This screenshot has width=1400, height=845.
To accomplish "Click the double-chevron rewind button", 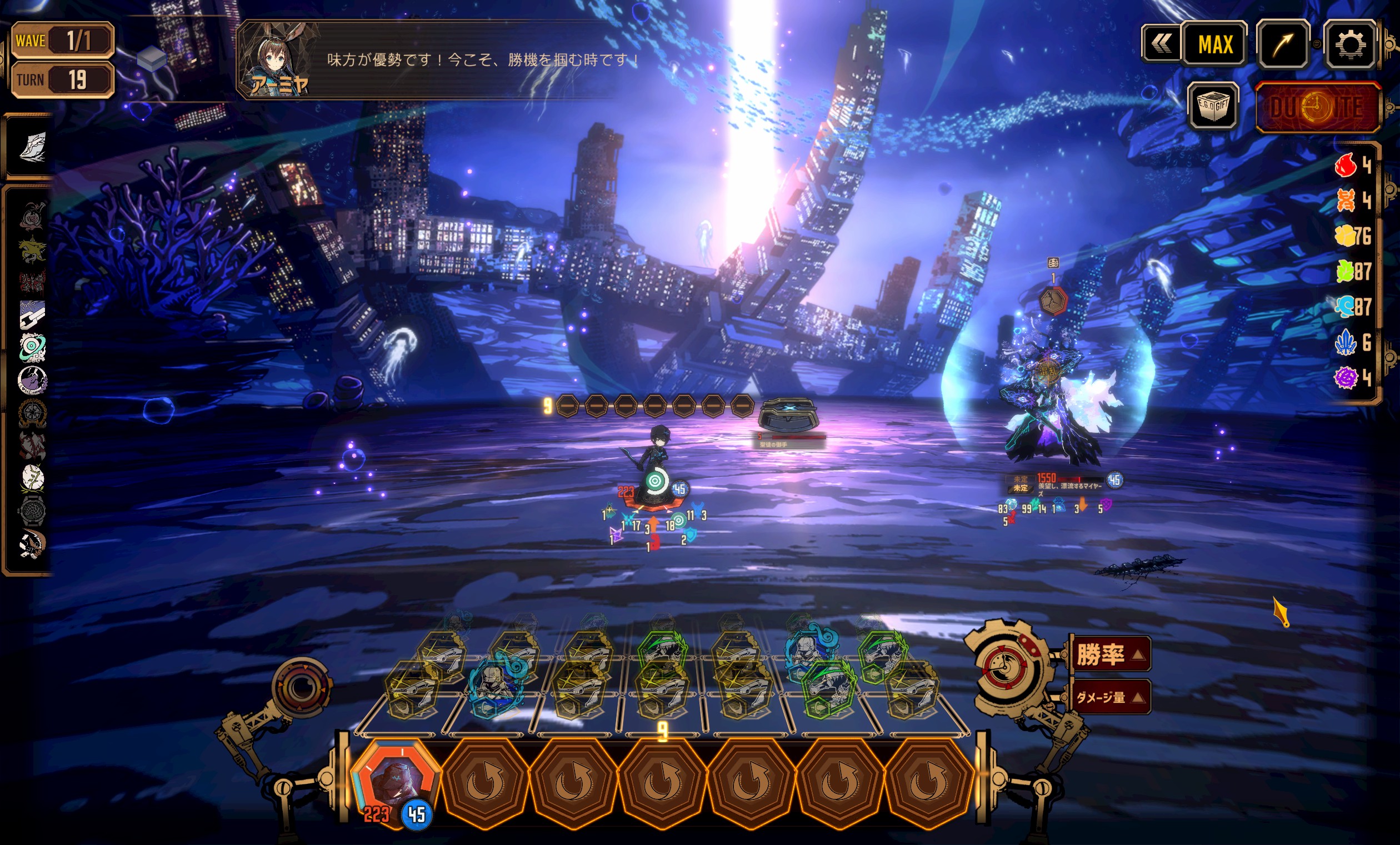I will click(x=1161, y=43).
